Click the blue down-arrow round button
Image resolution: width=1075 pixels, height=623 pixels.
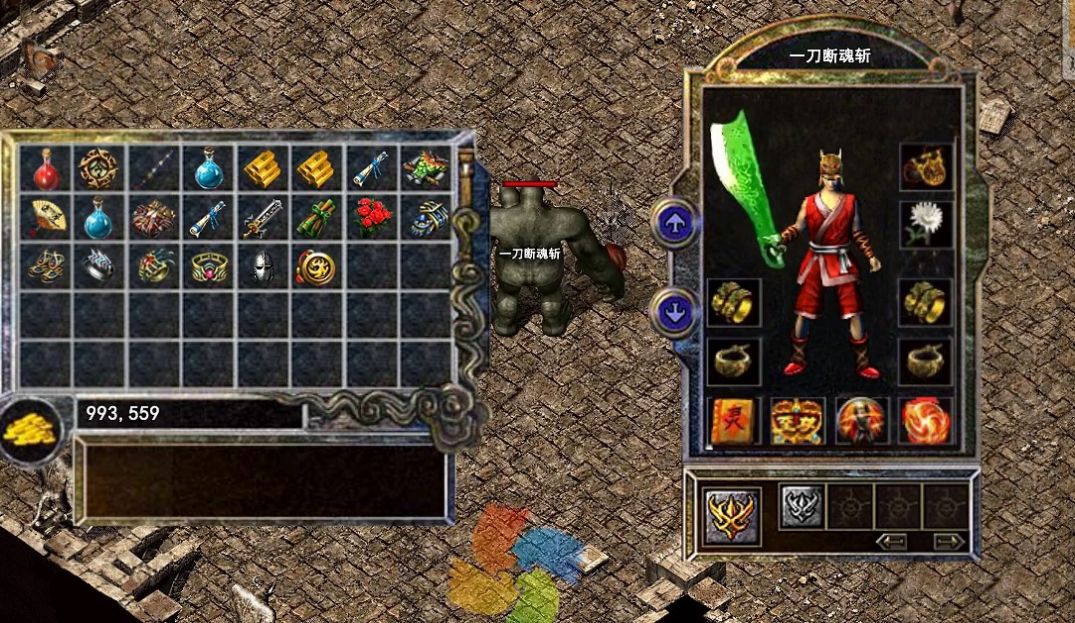675,311
